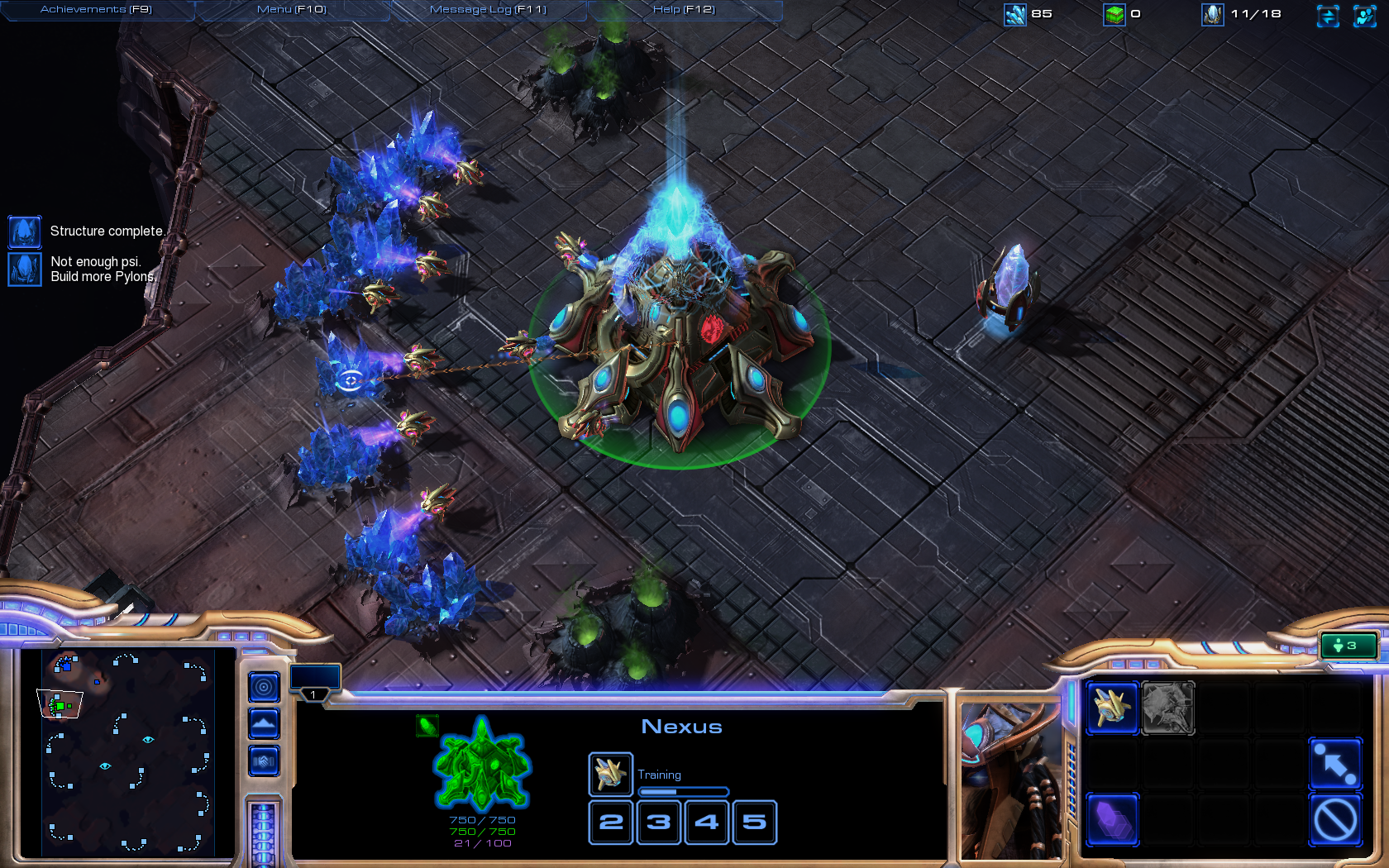Open the Message Log
1389x868 pixels.
tap(488, 10)
